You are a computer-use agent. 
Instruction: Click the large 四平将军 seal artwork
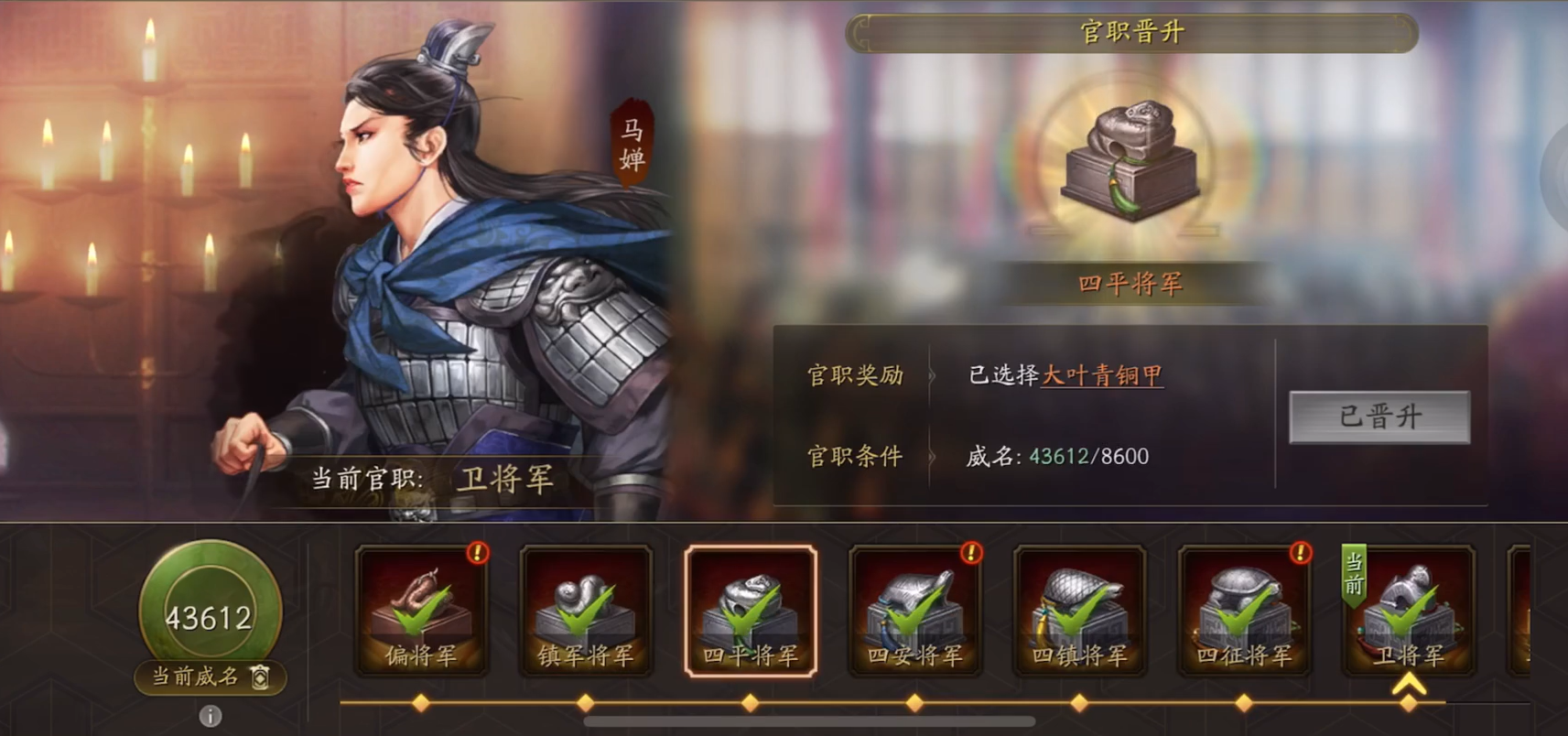(x=1132, y=165)
